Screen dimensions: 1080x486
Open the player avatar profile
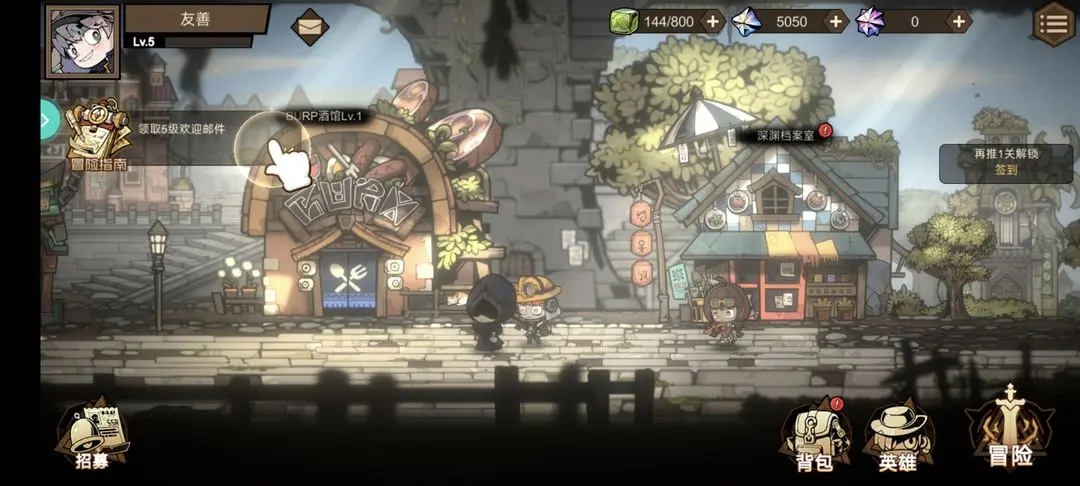tap(82, 41)
